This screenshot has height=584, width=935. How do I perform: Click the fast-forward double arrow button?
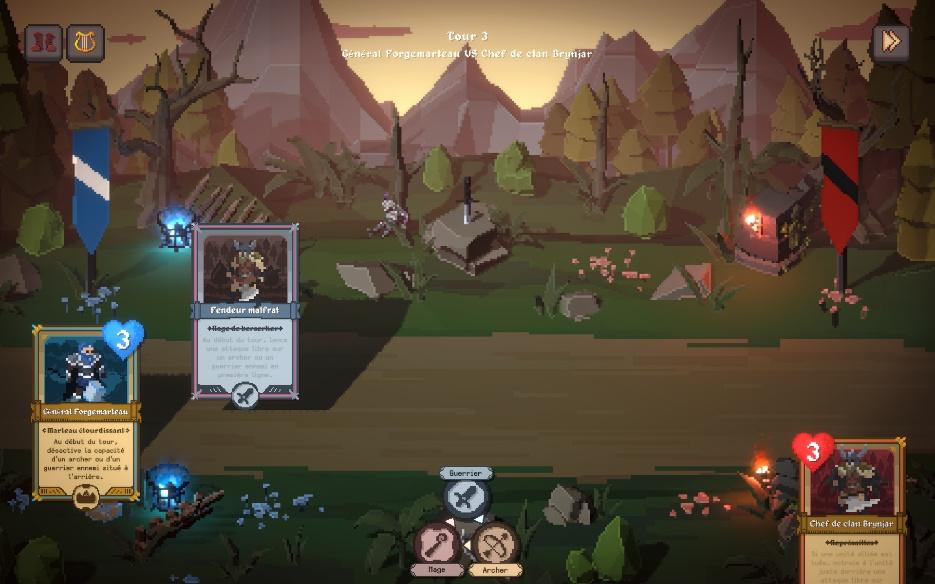(890, 43)
